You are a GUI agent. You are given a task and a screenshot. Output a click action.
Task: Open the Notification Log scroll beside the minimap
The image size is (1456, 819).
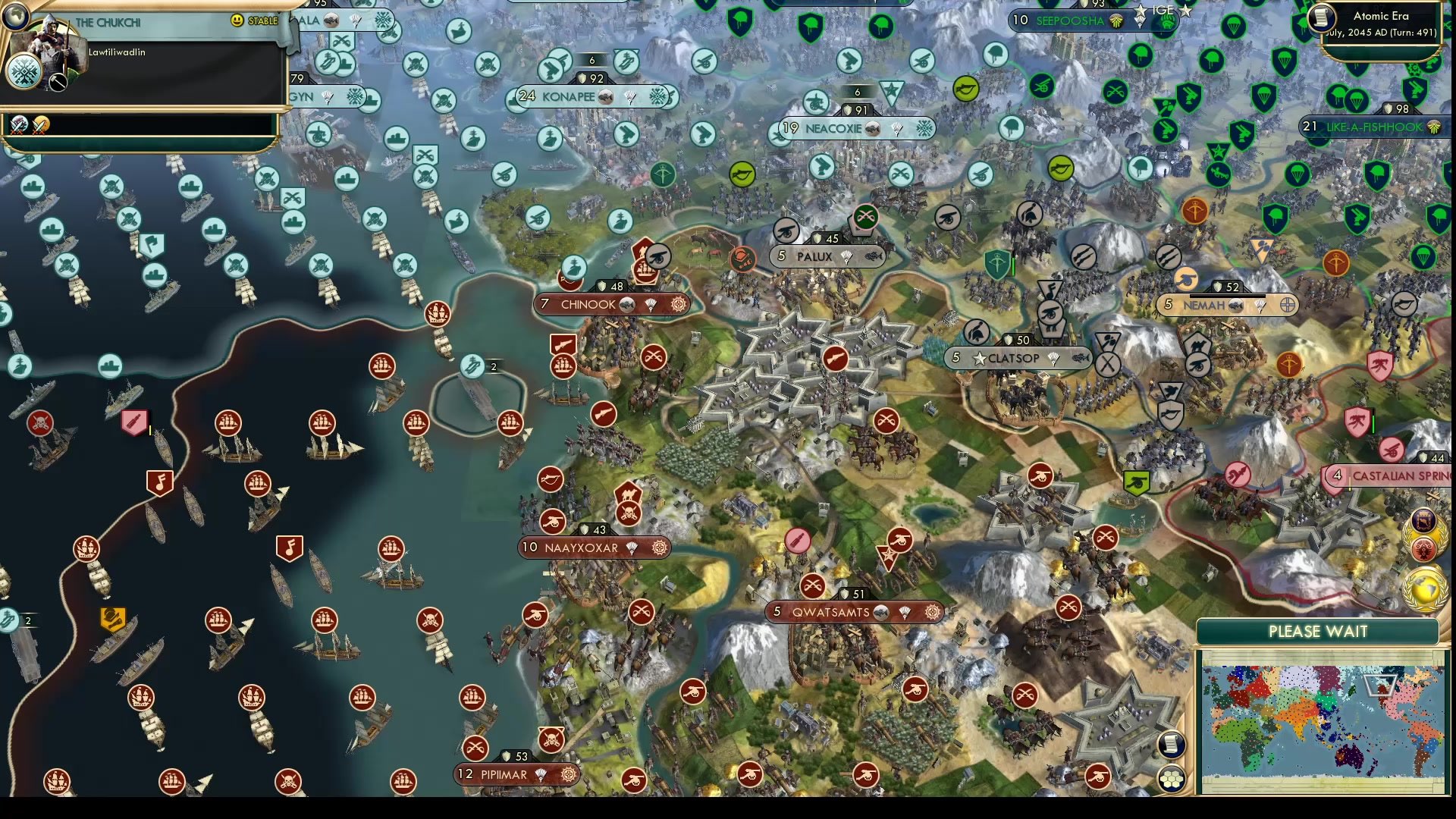coord(1172,745)
